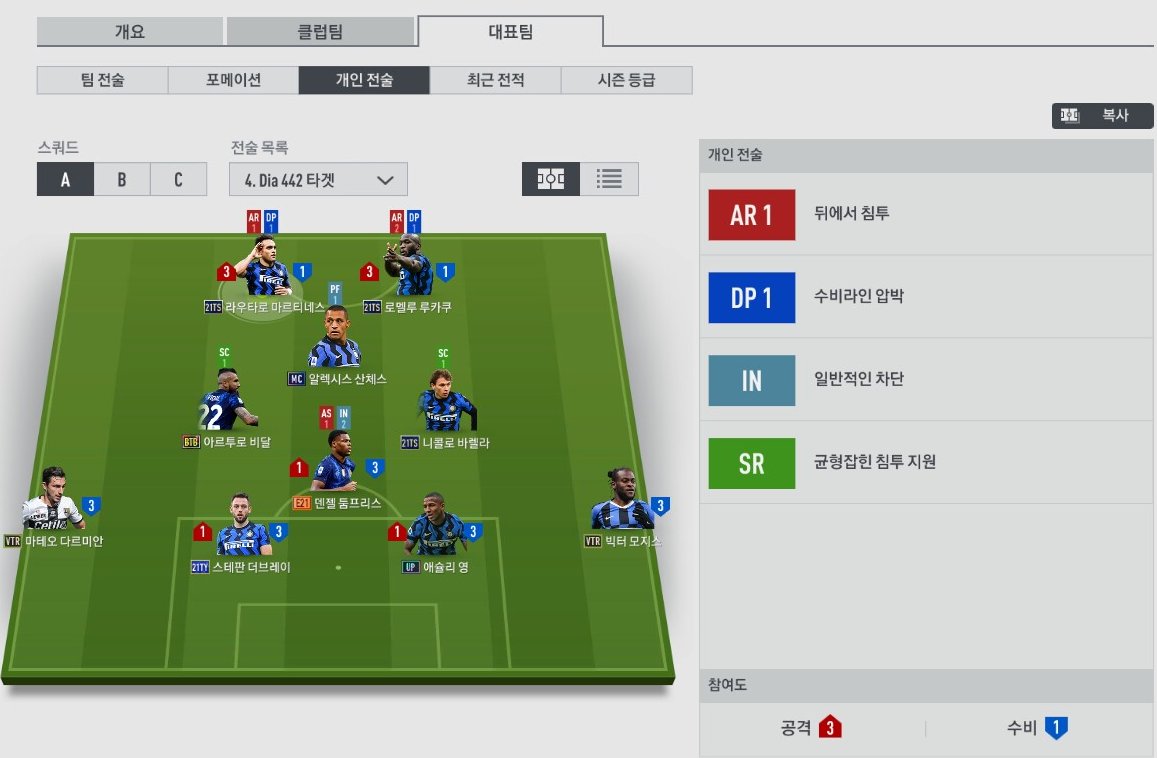Select player 로멜루 루카쿠 on the pitch
Viewport: 1157px width, 758px height.
(x=414, y=268)
